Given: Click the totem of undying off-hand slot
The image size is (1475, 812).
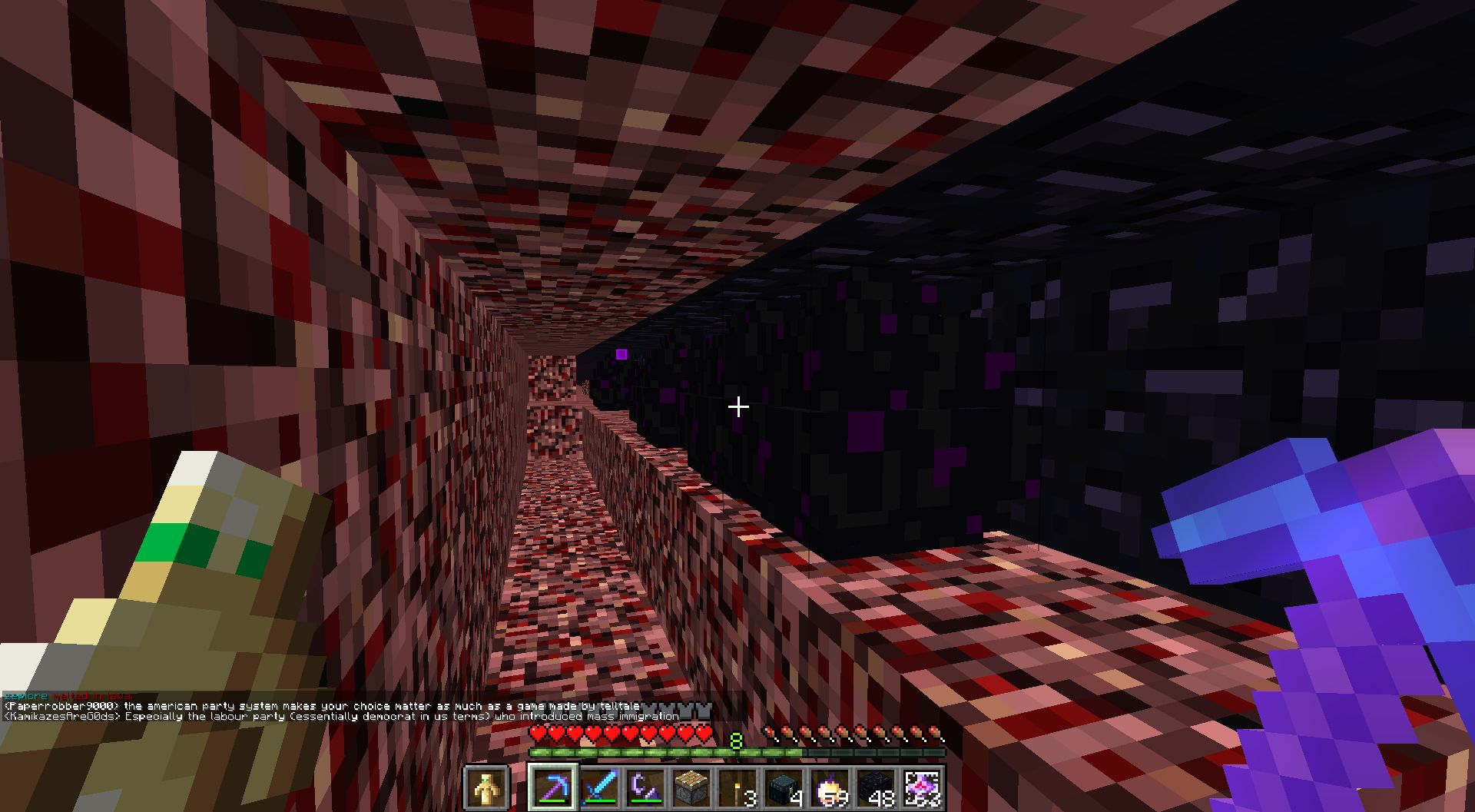Looking at the screenshot, I should pos(484,785).
